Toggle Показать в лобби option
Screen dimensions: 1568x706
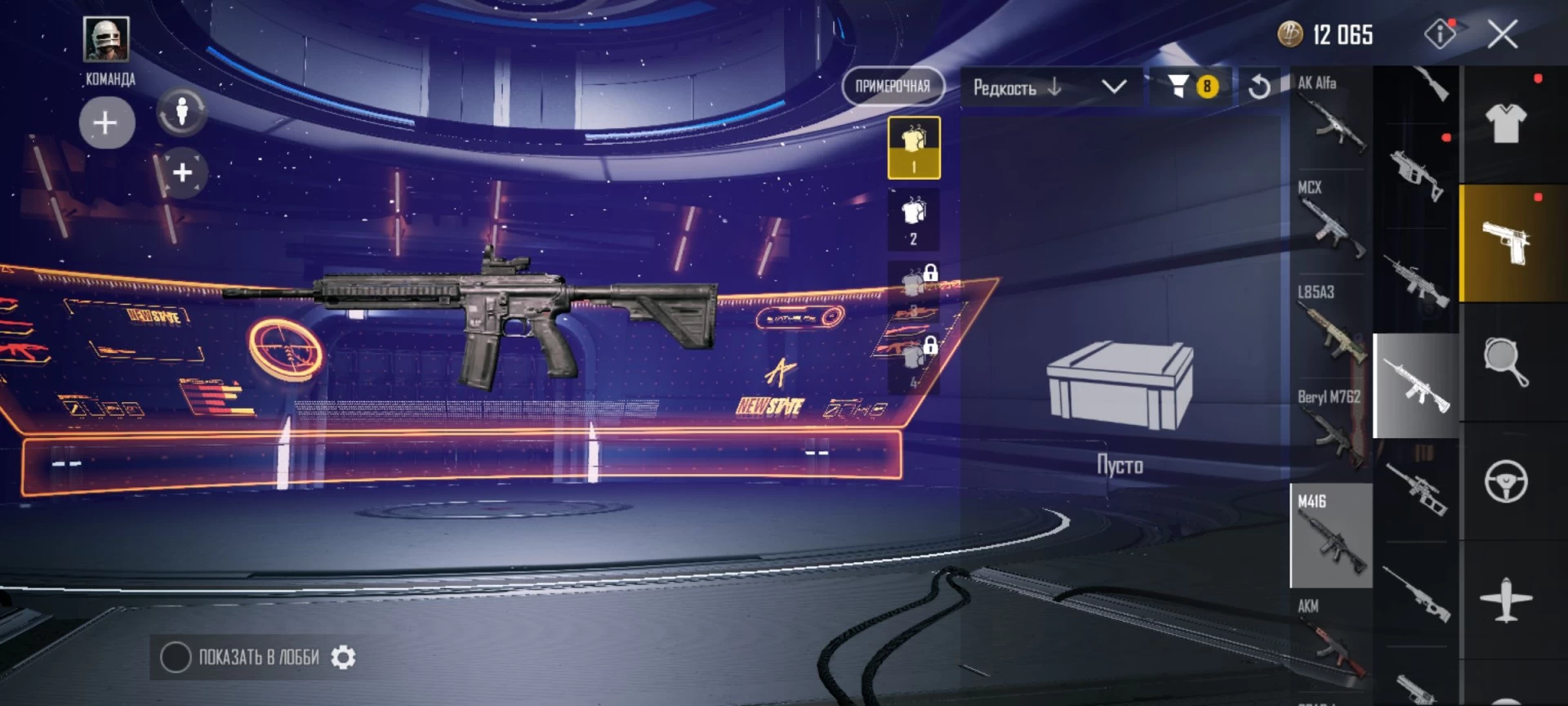tap(176, 657)
